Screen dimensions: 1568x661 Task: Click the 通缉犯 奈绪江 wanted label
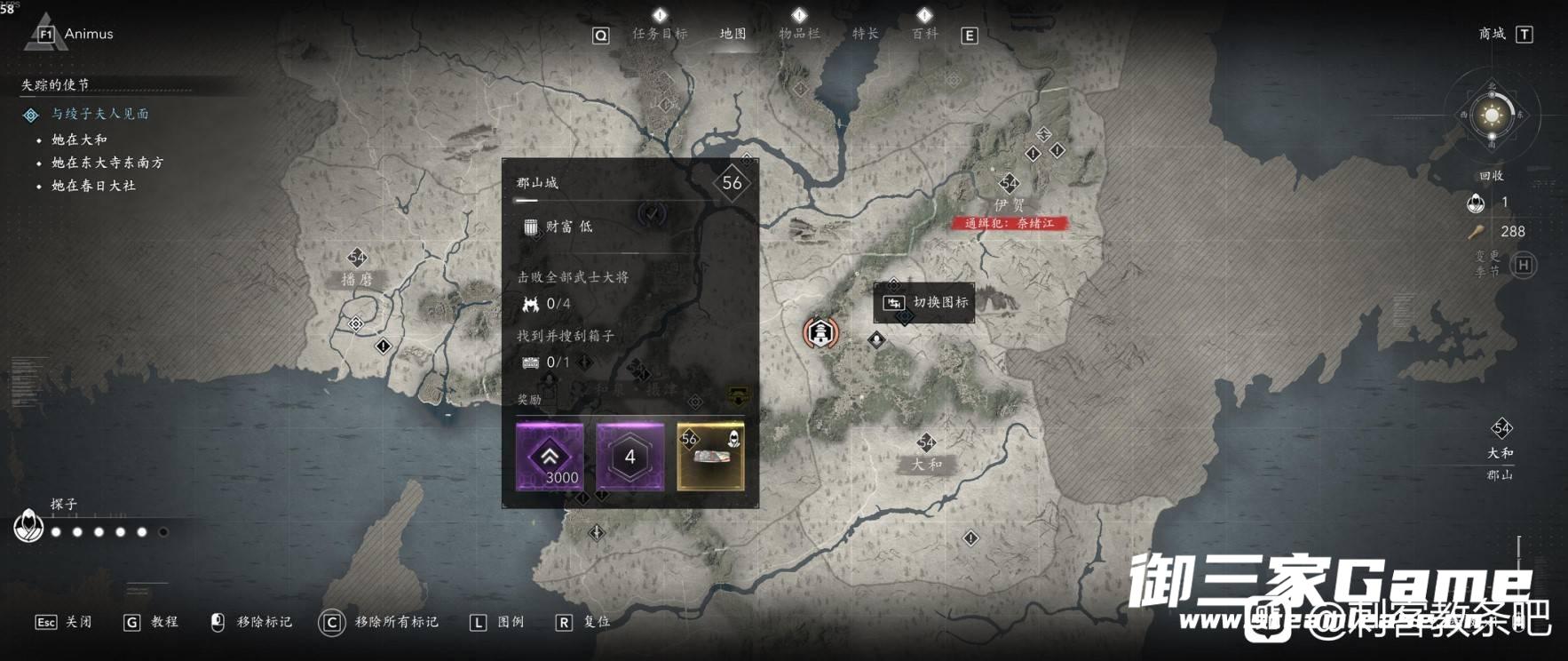point(1010,224)
